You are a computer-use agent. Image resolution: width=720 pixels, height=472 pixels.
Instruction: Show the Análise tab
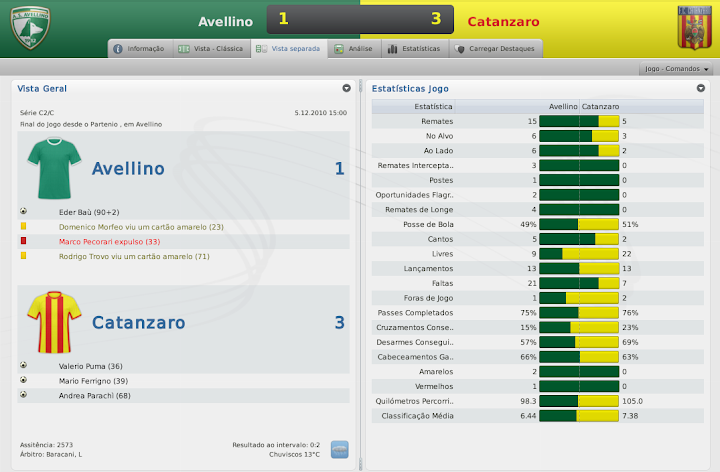click(x=353, y=48)
